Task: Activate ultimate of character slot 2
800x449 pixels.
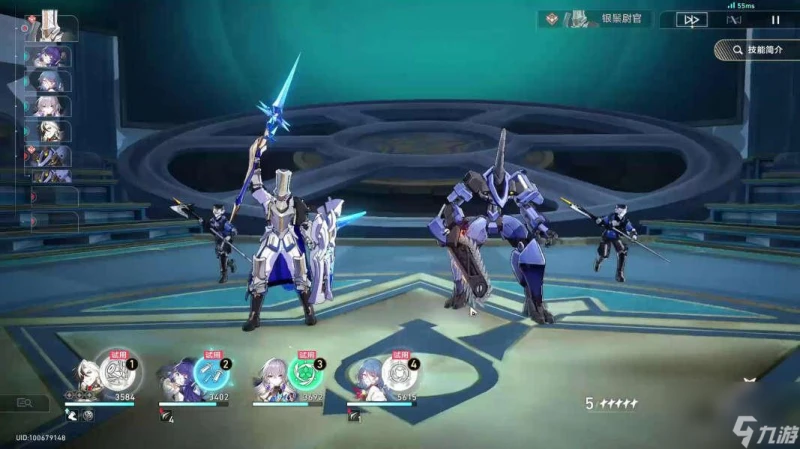Action: 211,375
